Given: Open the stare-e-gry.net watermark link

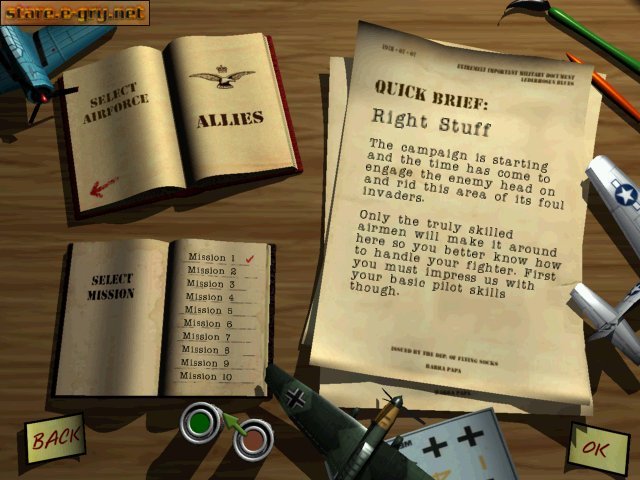Looking at the screenshot, I should click(x=75, y=13).
